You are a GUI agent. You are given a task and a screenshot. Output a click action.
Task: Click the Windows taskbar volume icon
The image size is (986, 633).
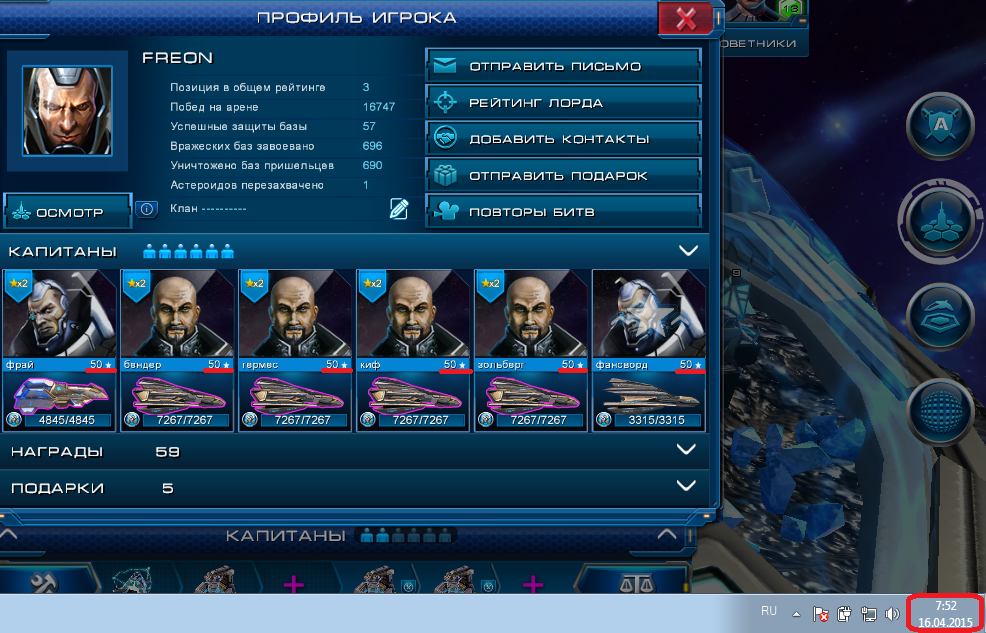(x=892, y=614)
